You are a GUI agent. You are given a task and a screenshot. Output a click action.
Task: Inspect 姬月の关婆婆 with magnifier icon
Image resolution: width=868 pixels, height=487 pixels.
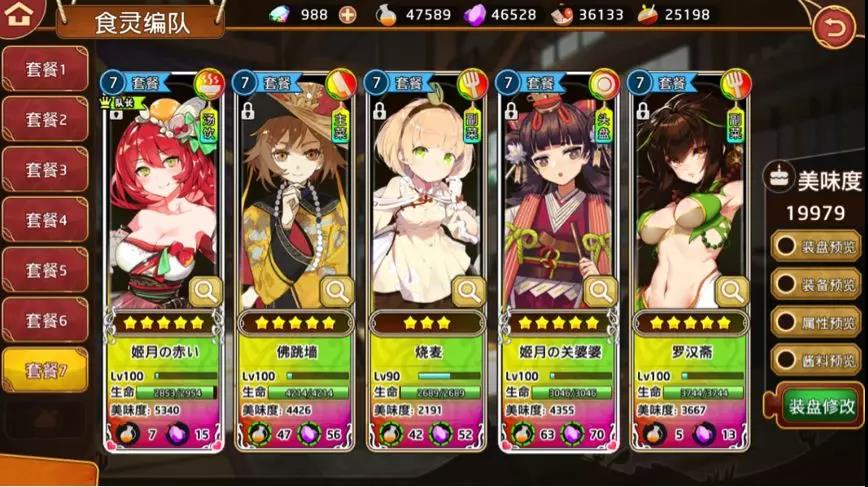600,291
